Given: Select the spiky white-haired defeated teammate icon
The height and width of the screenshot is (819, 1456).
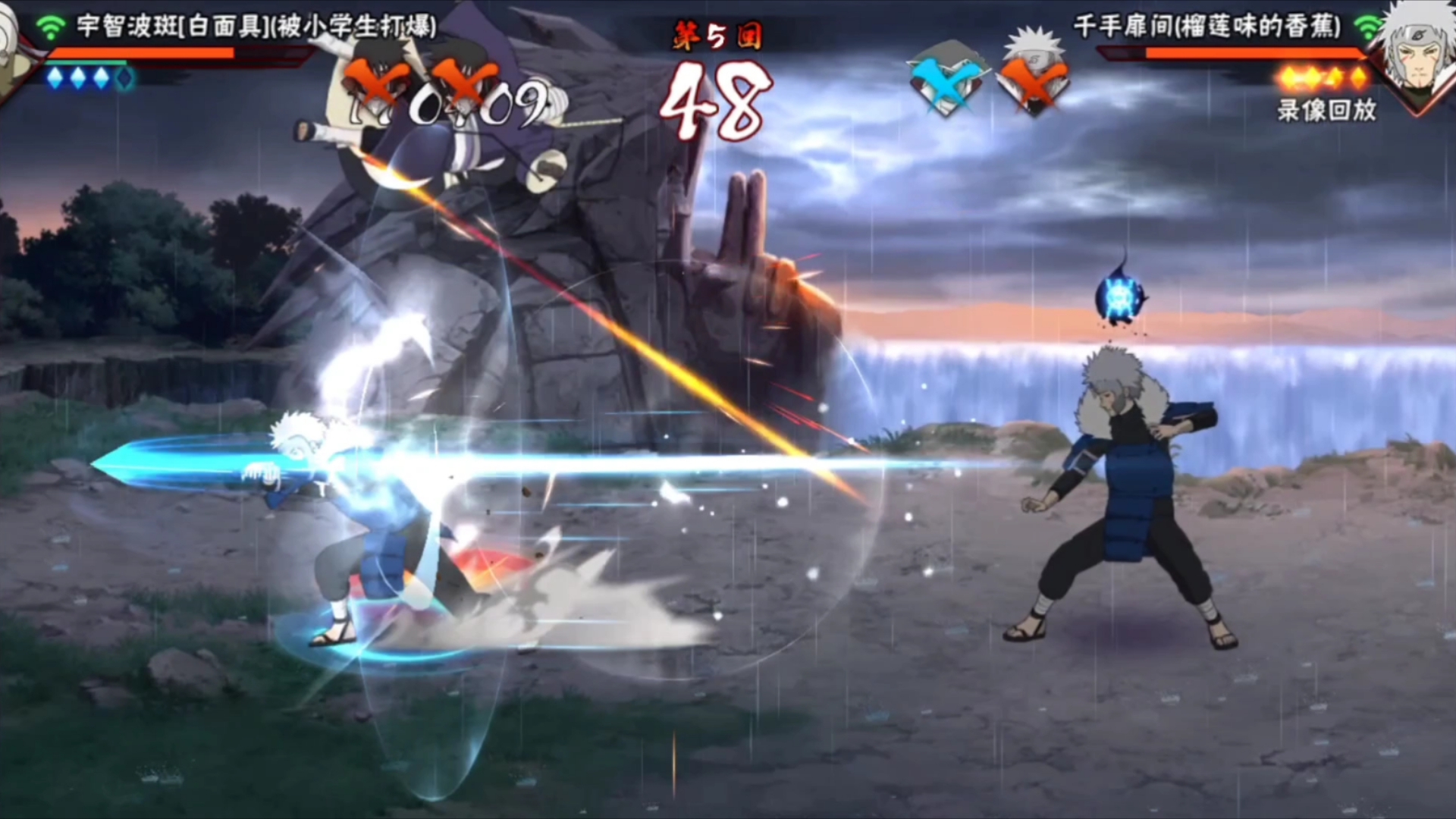Looking at the screenshot, I should (1033, 74).
